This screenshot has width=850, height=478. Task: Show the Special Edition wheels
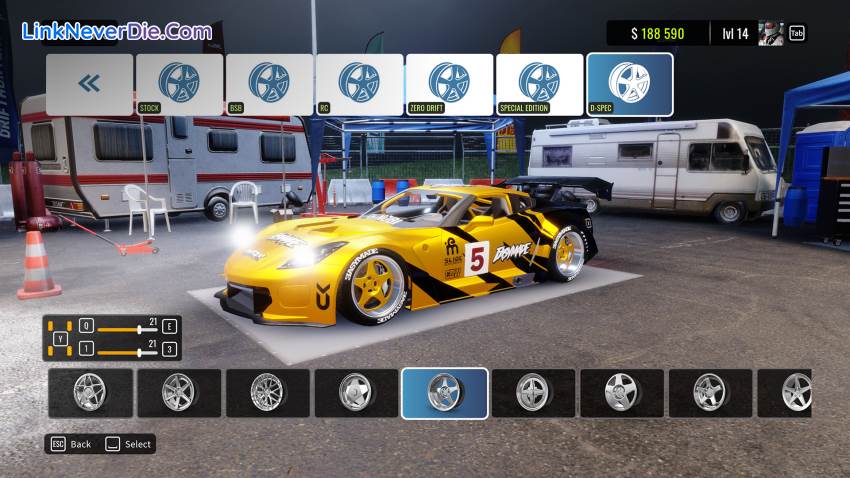click(539, 84)
